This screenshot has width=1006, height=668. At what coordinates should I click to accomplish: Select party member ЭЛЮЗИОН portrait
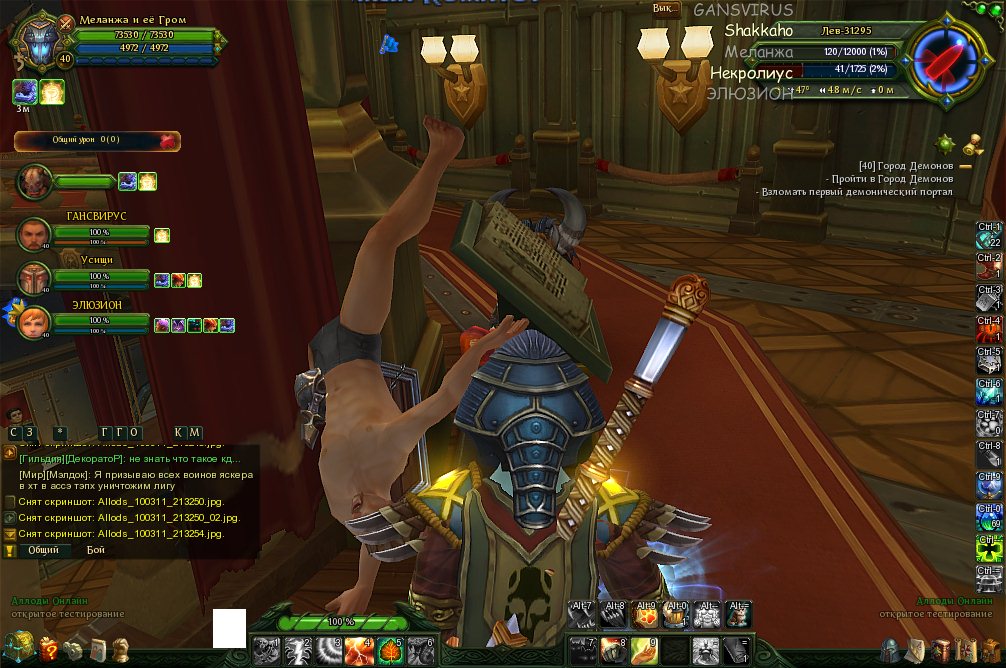point(34,320)
